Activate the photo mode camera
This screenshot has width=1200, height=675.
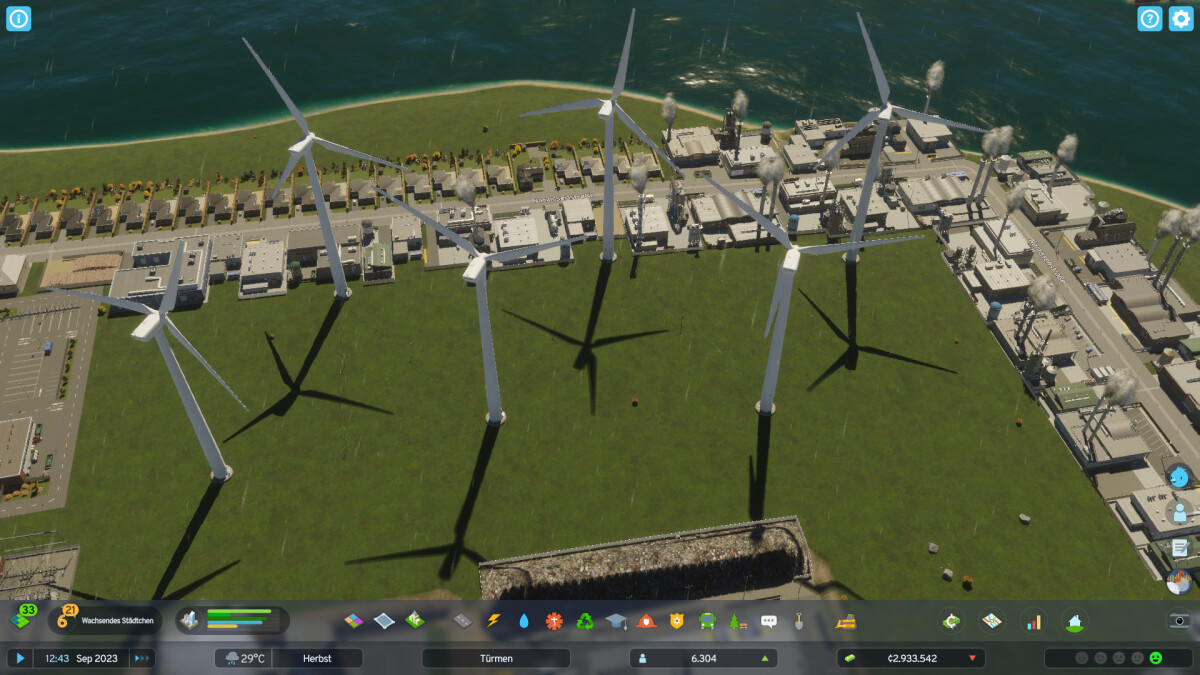1180,620
